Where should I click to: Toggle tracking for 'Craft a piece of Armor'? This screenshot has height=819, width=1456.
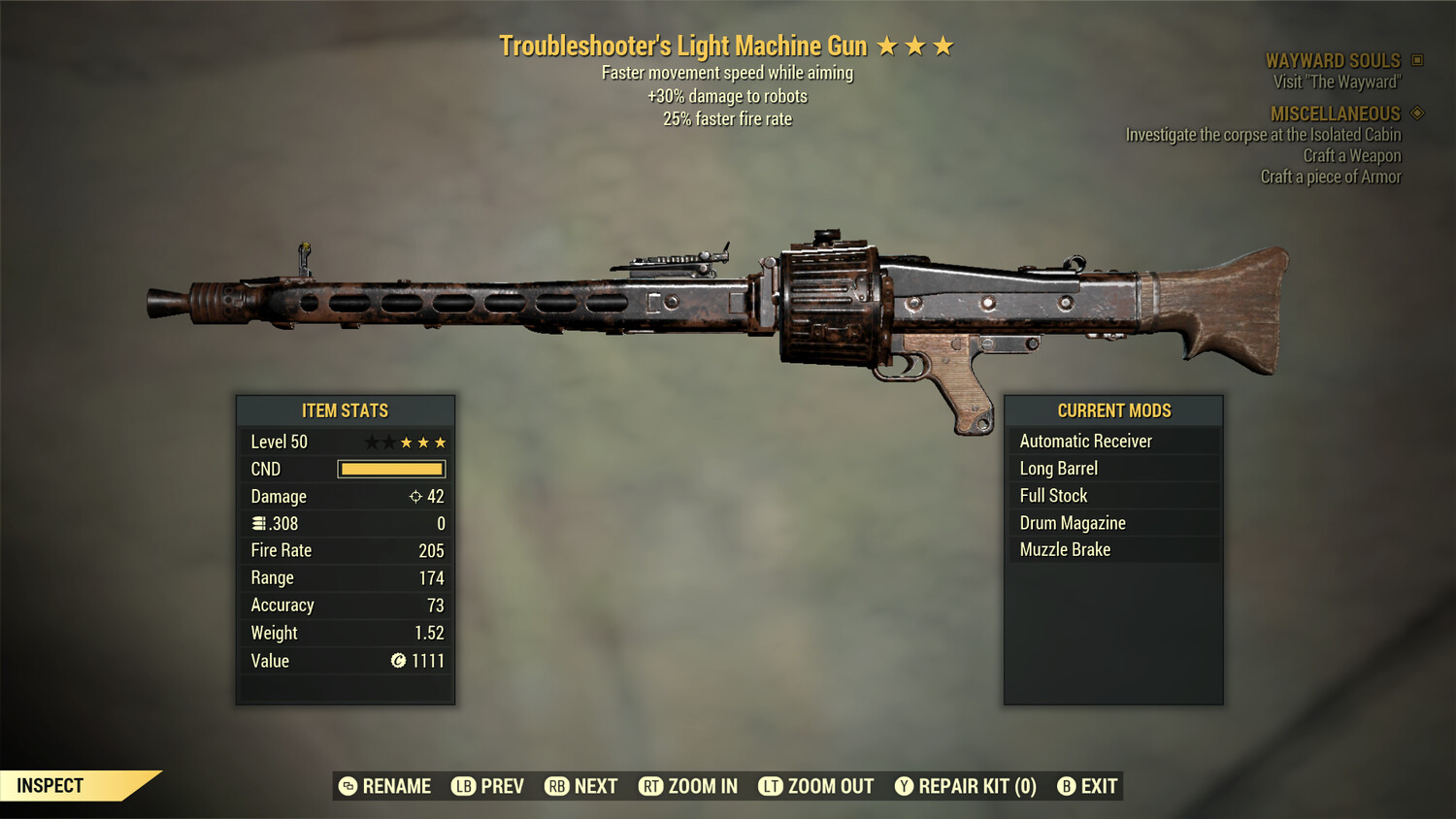tap(1331, 177)
